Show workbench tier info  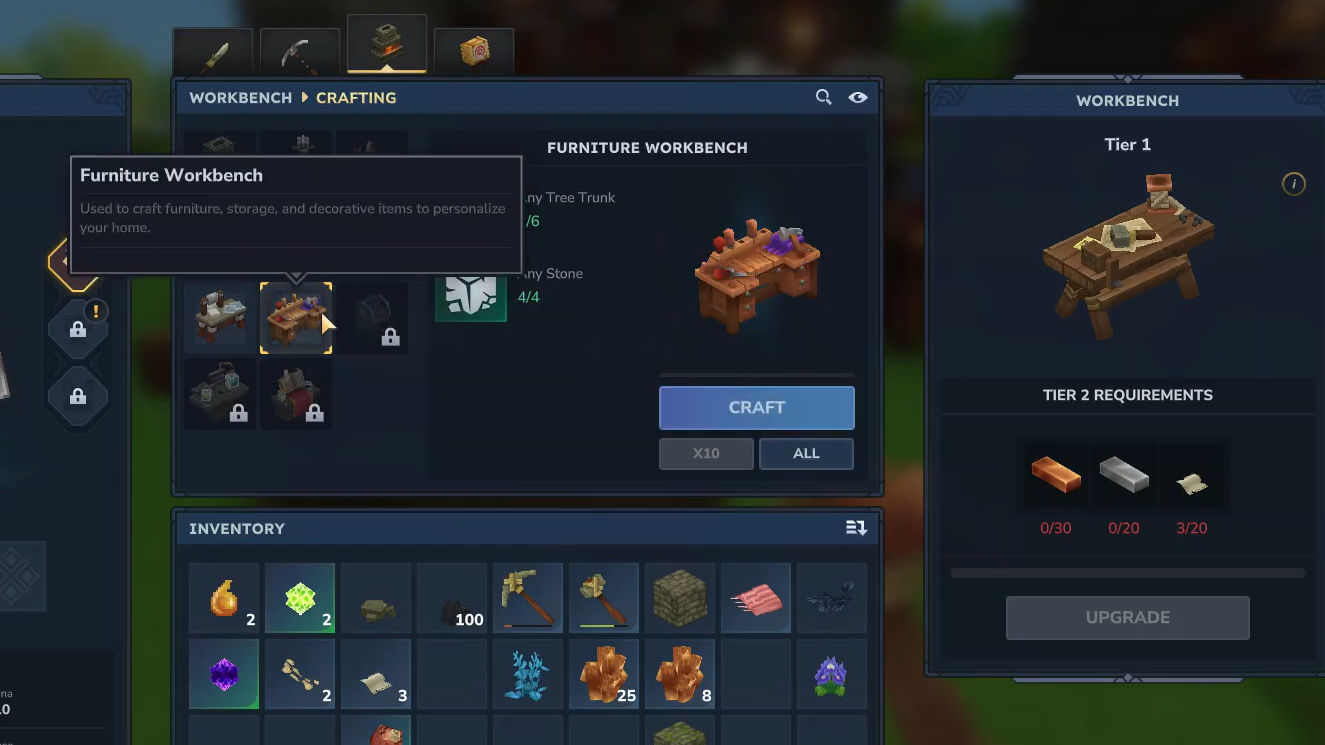coord(1293,184)
